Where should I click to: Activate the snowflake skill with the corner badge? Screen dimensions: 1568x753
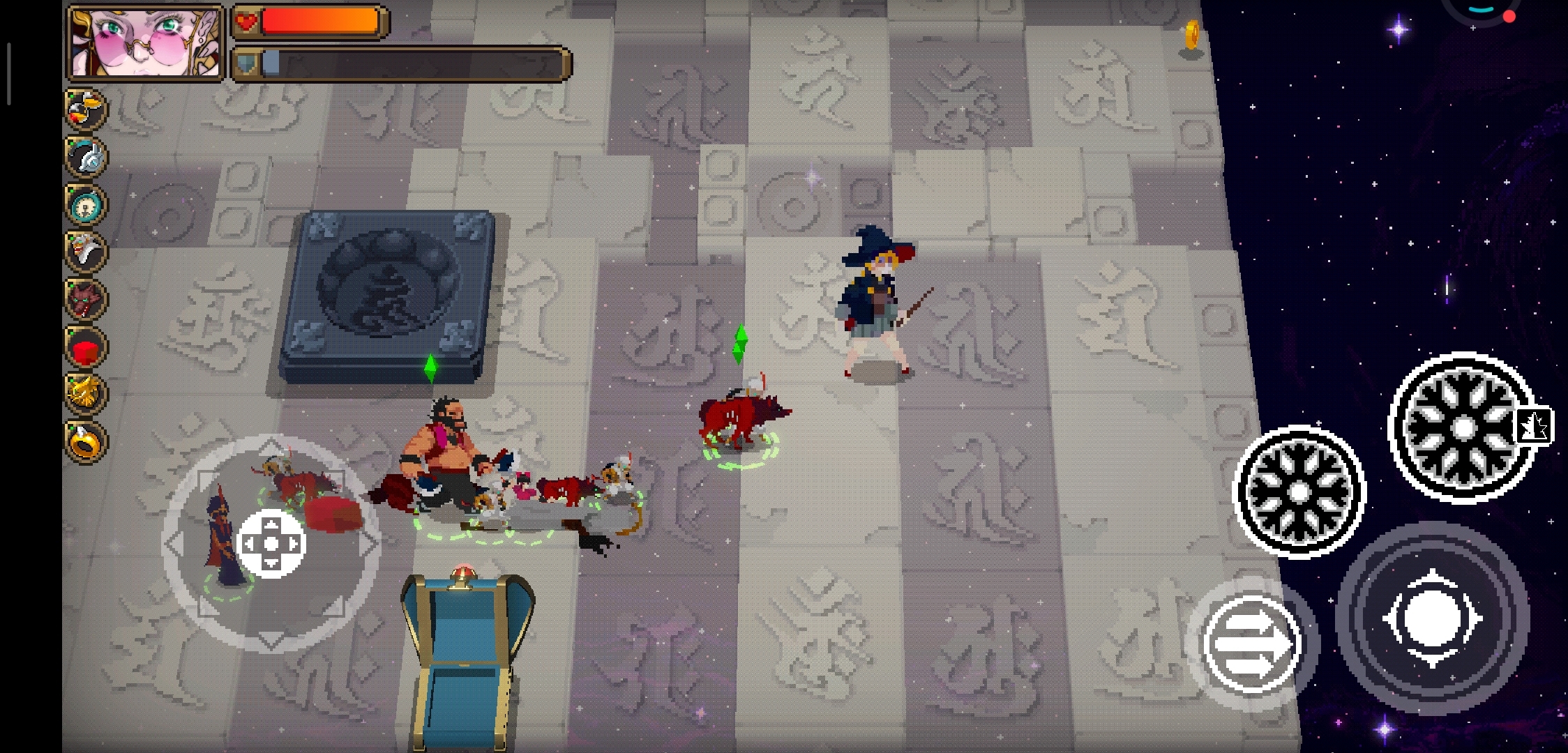click(1461, 427)
